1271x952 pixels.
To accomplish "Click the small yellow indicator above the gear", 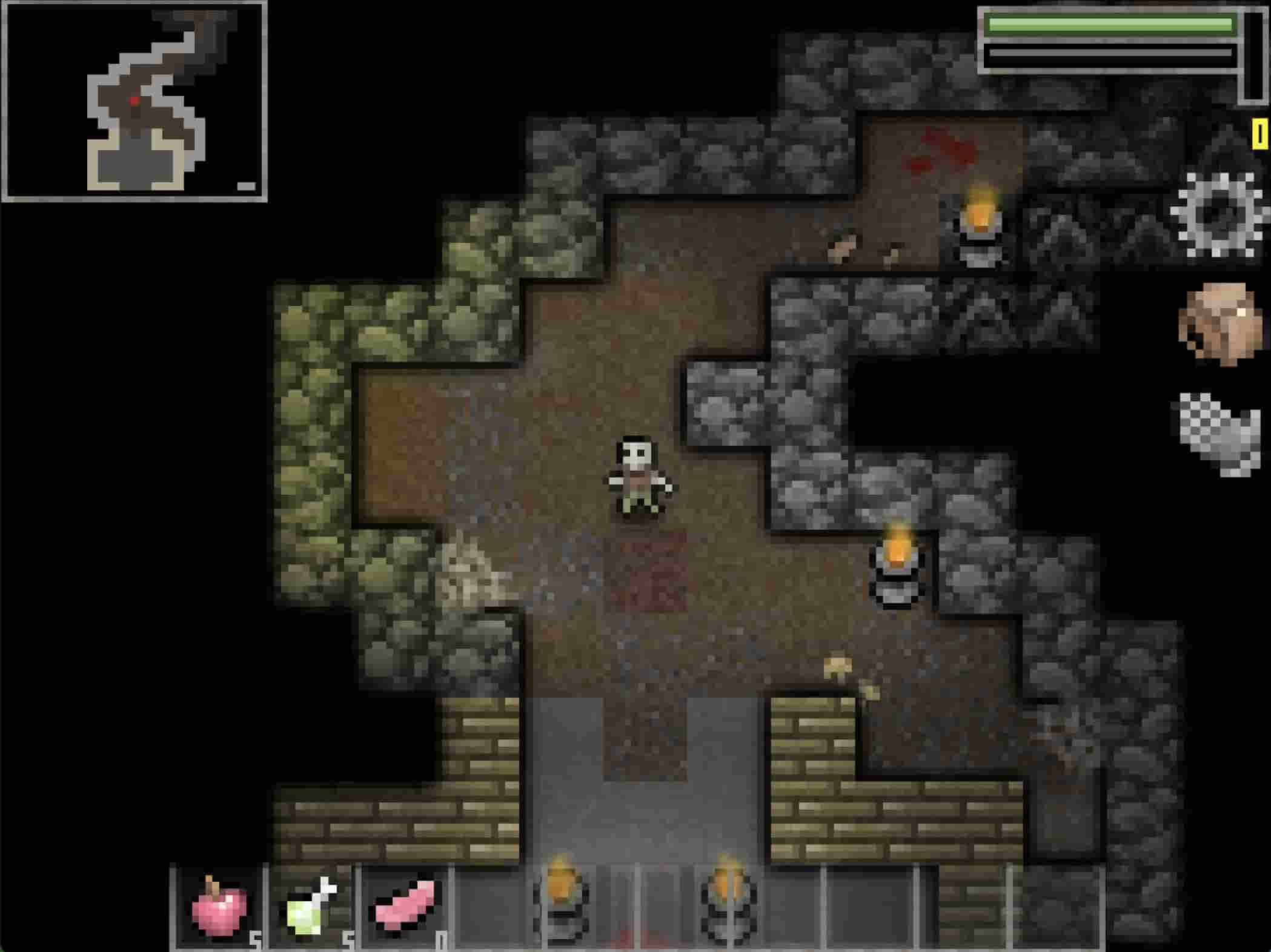I will [1259, 134].
